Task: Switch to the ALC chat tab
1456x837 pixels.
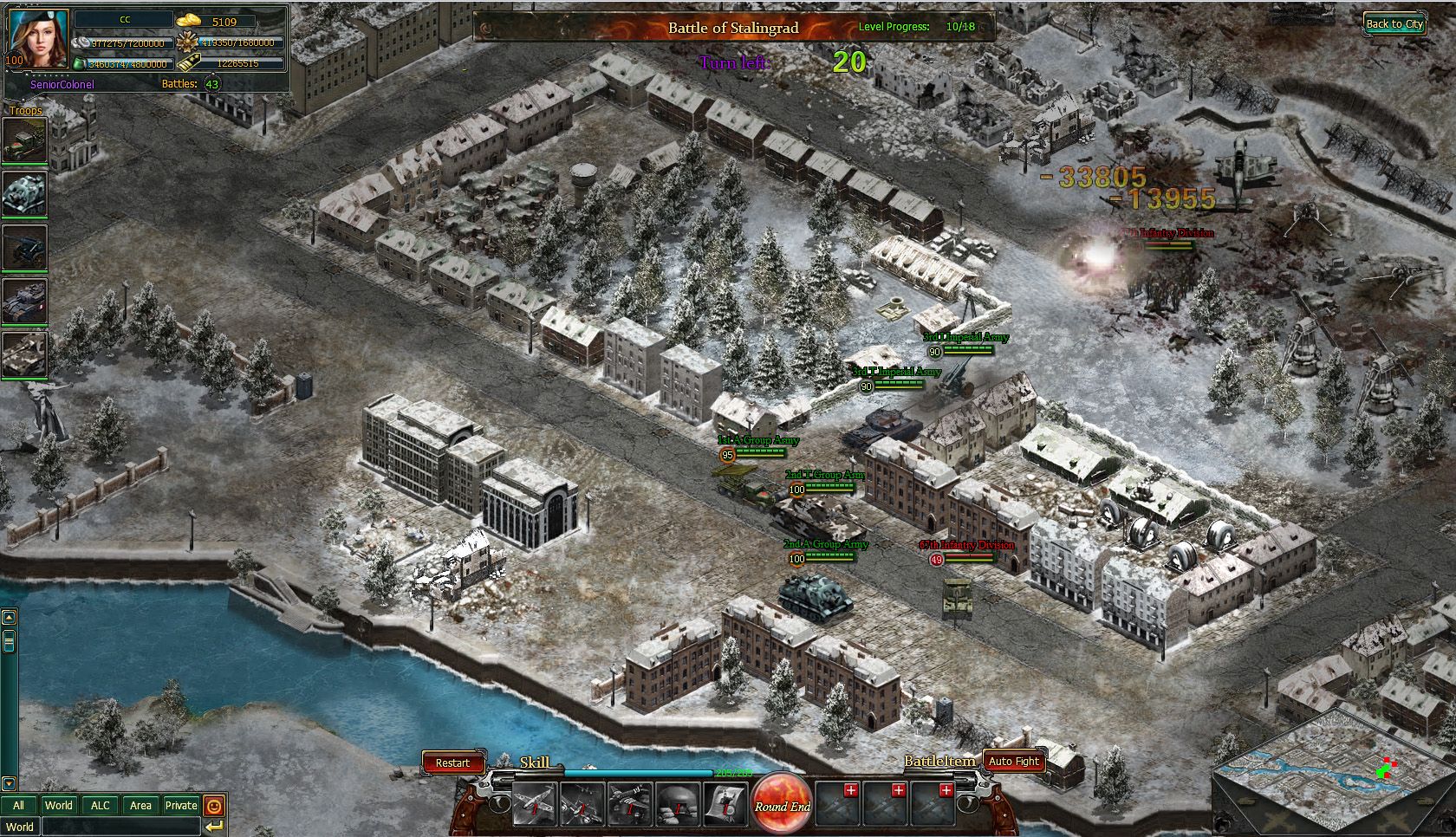Action: pos(100,805)
